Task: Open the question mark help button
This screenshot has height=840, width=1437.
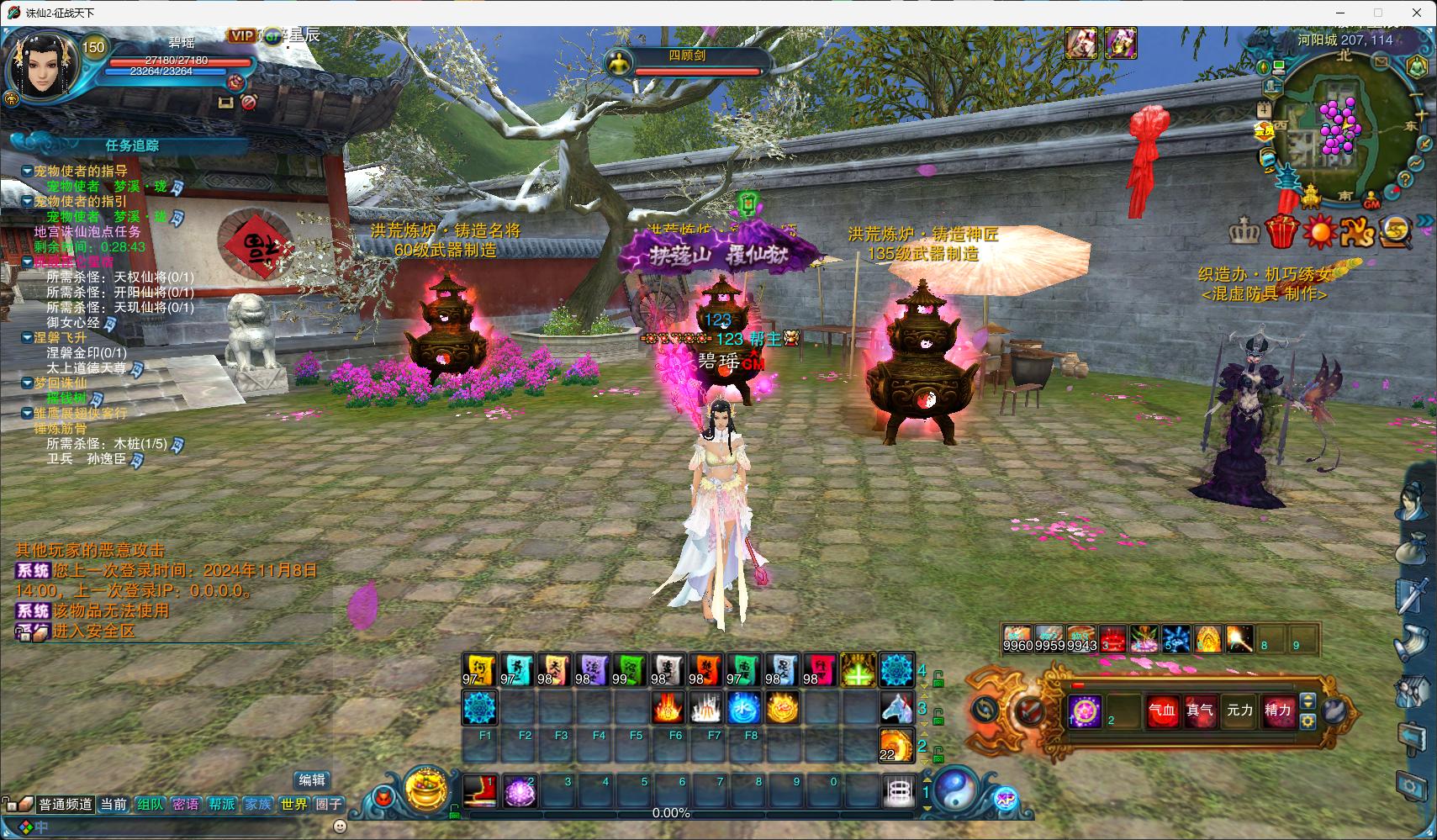Action: pos(1404,179)
